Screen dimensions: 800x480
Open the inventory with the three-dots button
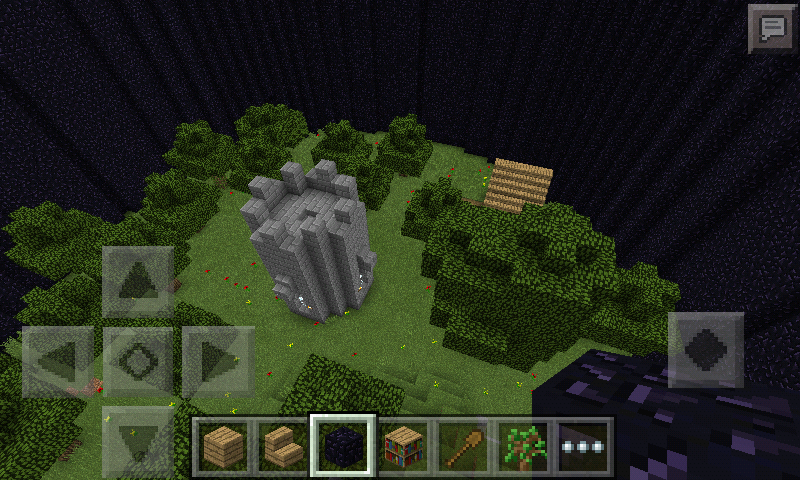point(584,443)
